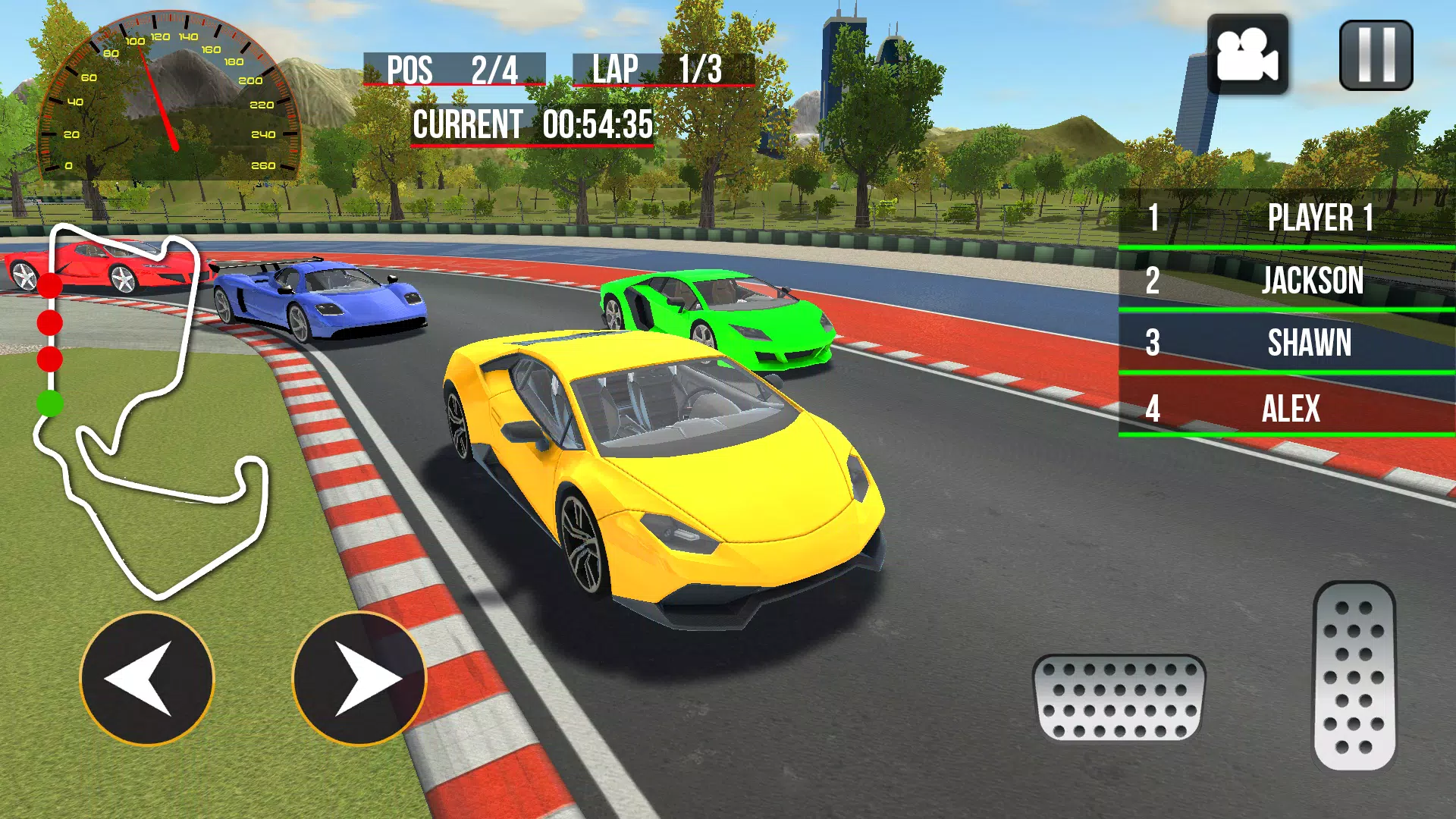Pause the race
Viewport: 1456px width, 819px height.
coord(1376,55)
